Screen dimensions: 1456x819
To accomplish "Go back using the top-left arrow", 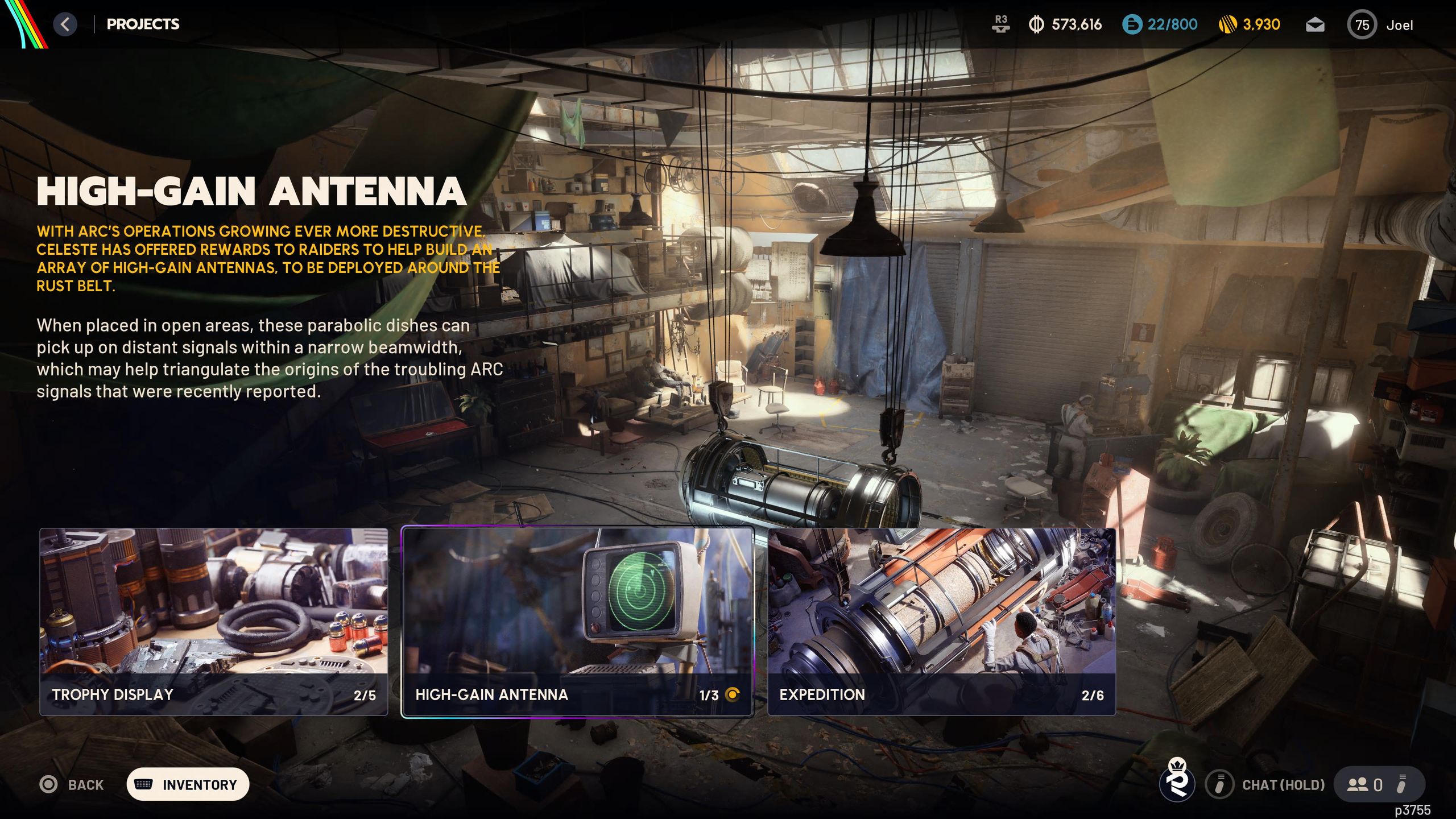I will 65,24.
